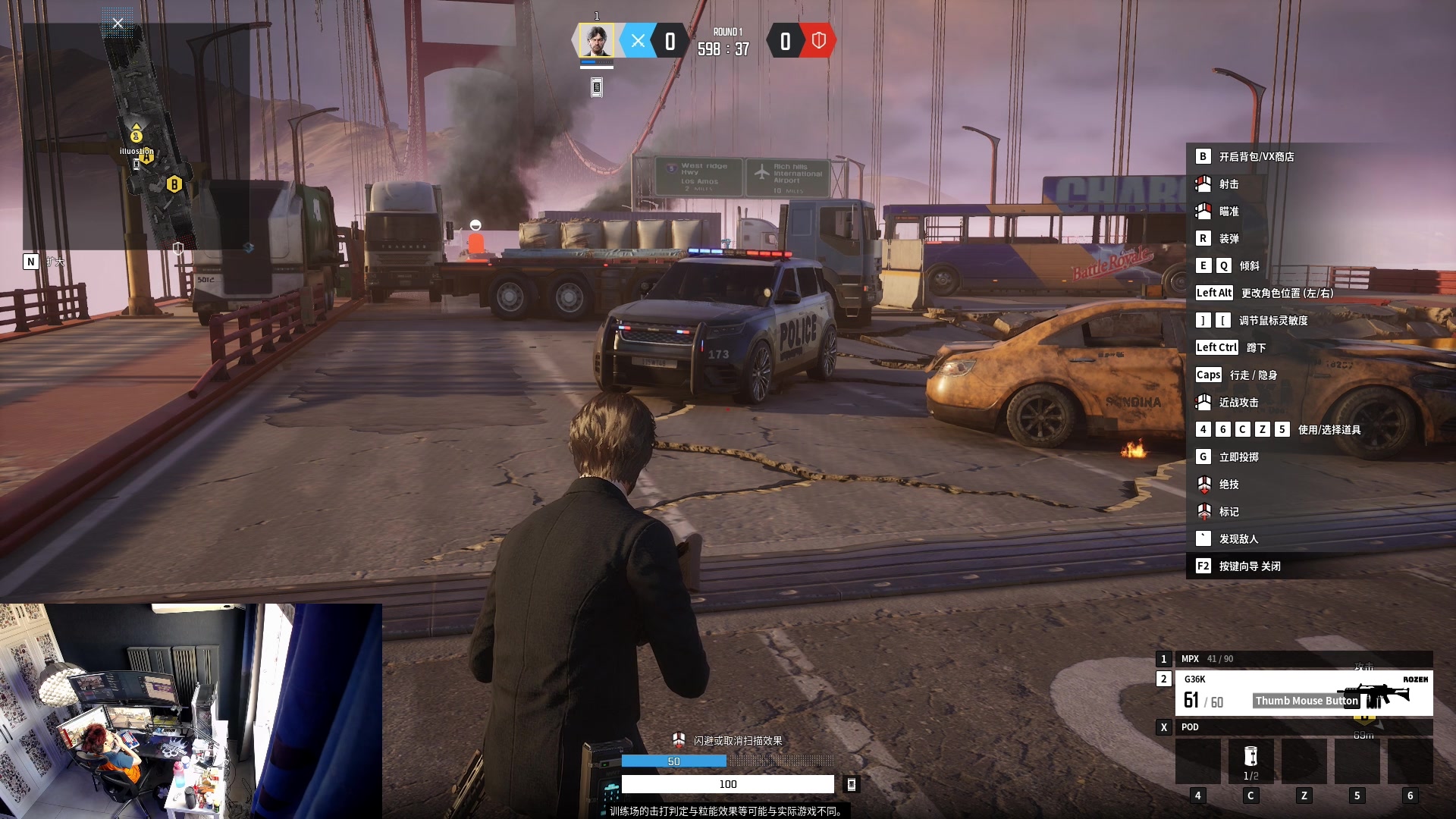
Task: Select the B site marker on minimap
Action: tap(174, 184)
